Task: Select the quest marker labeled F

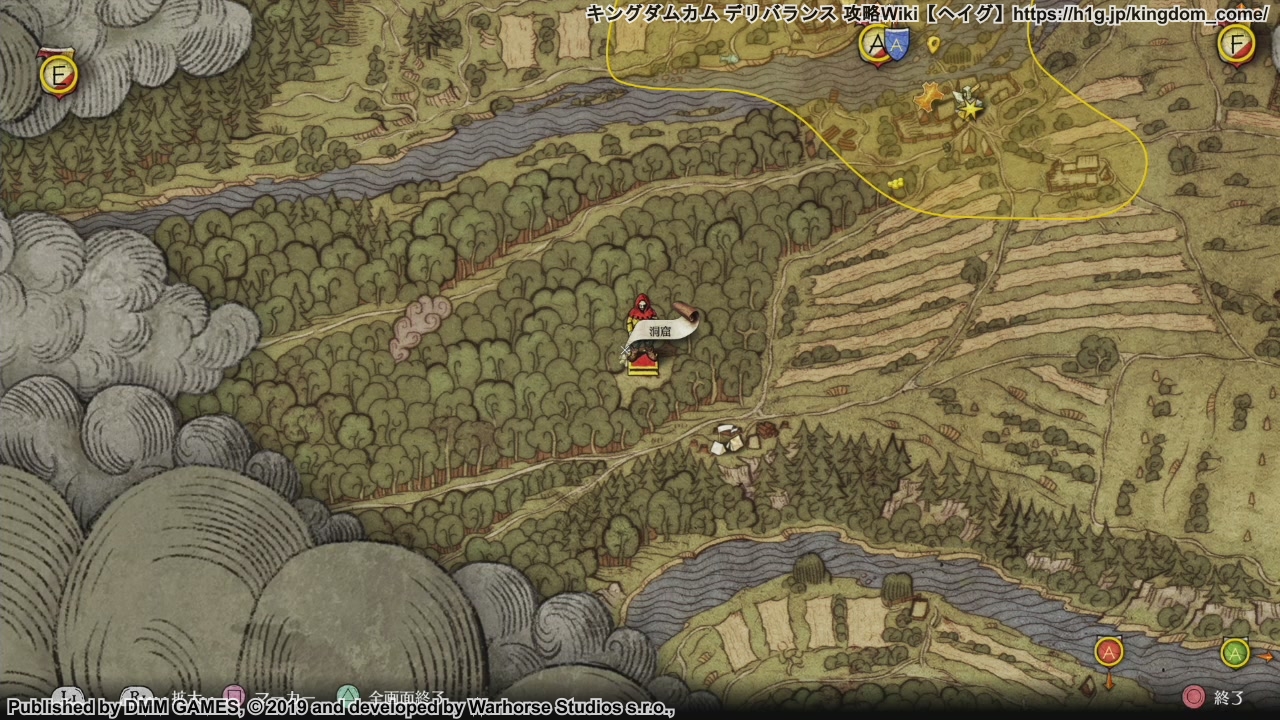Action: [1236, 44]
